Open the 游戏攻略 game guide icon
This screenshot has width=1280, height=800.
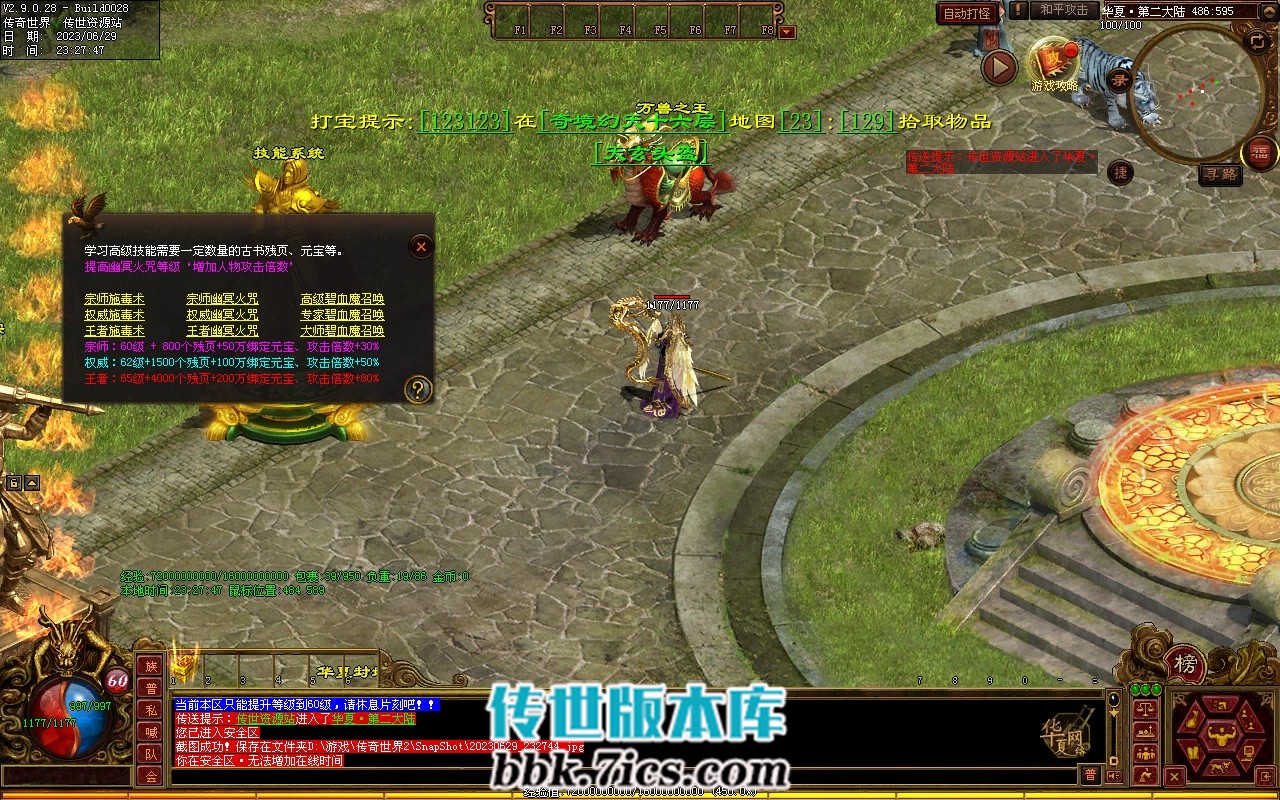[1054, 62]
